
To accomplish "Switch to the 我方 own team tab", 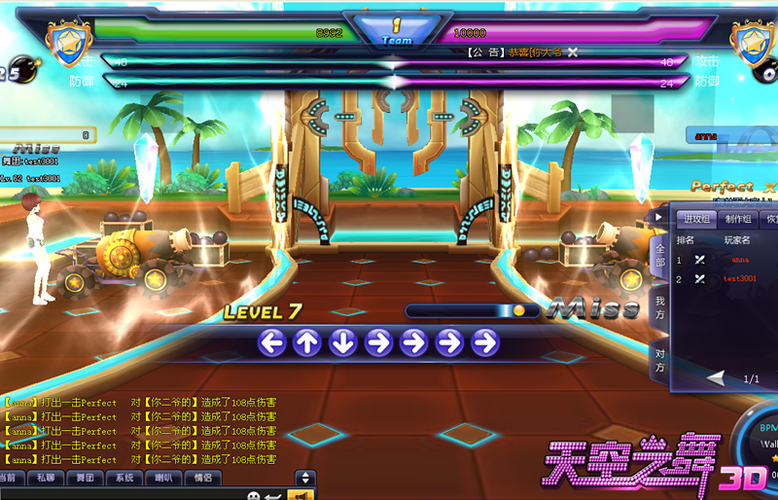I will point(660,307).
